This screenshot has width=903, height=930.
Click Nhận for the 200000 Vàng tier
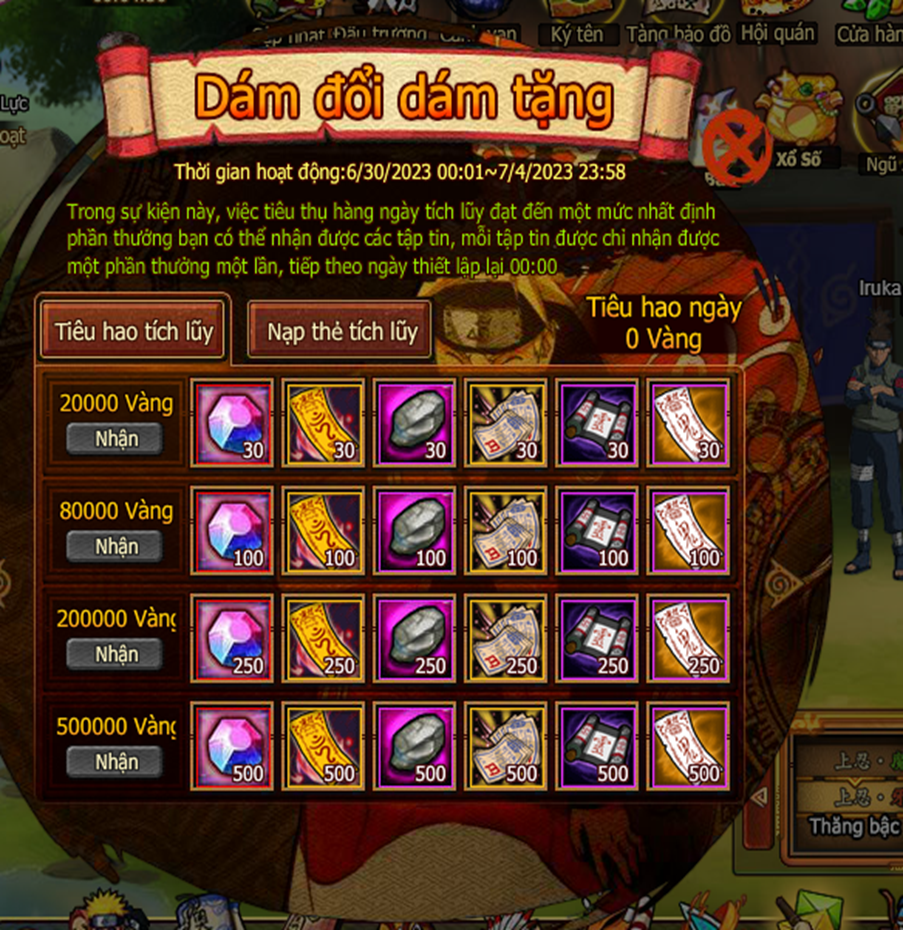point(116,654)
